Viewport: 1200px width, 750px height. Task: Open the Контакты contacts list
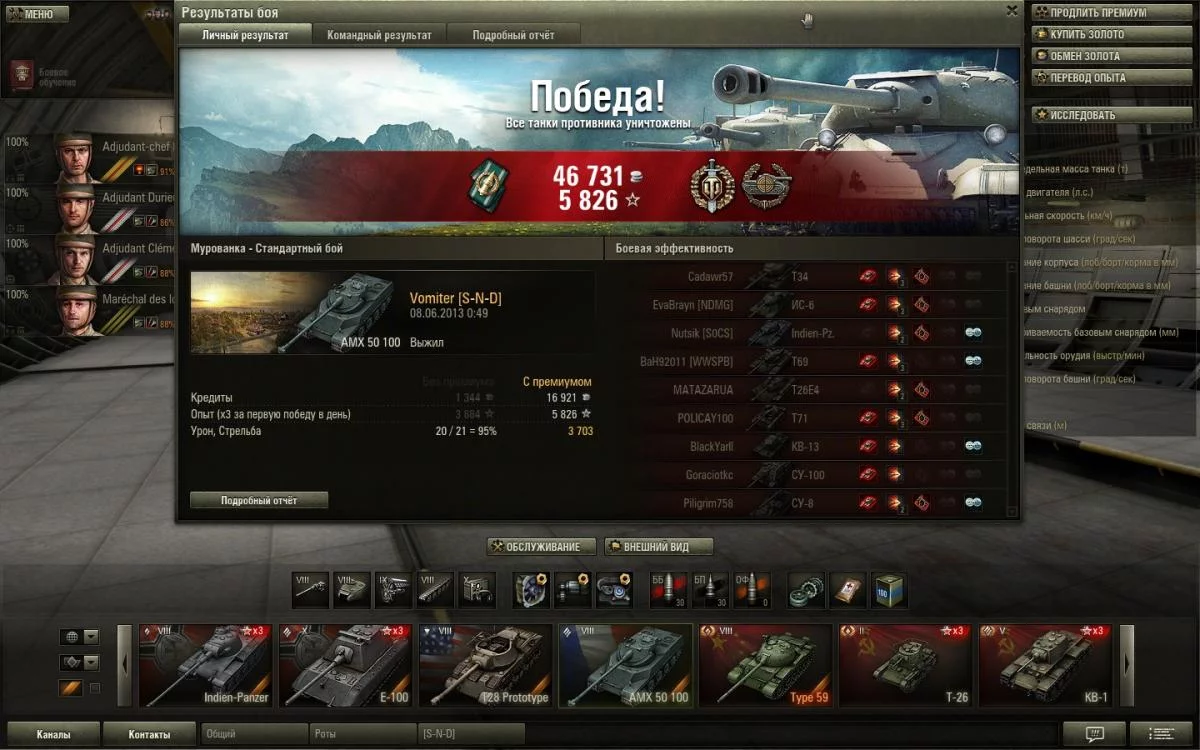149,734
